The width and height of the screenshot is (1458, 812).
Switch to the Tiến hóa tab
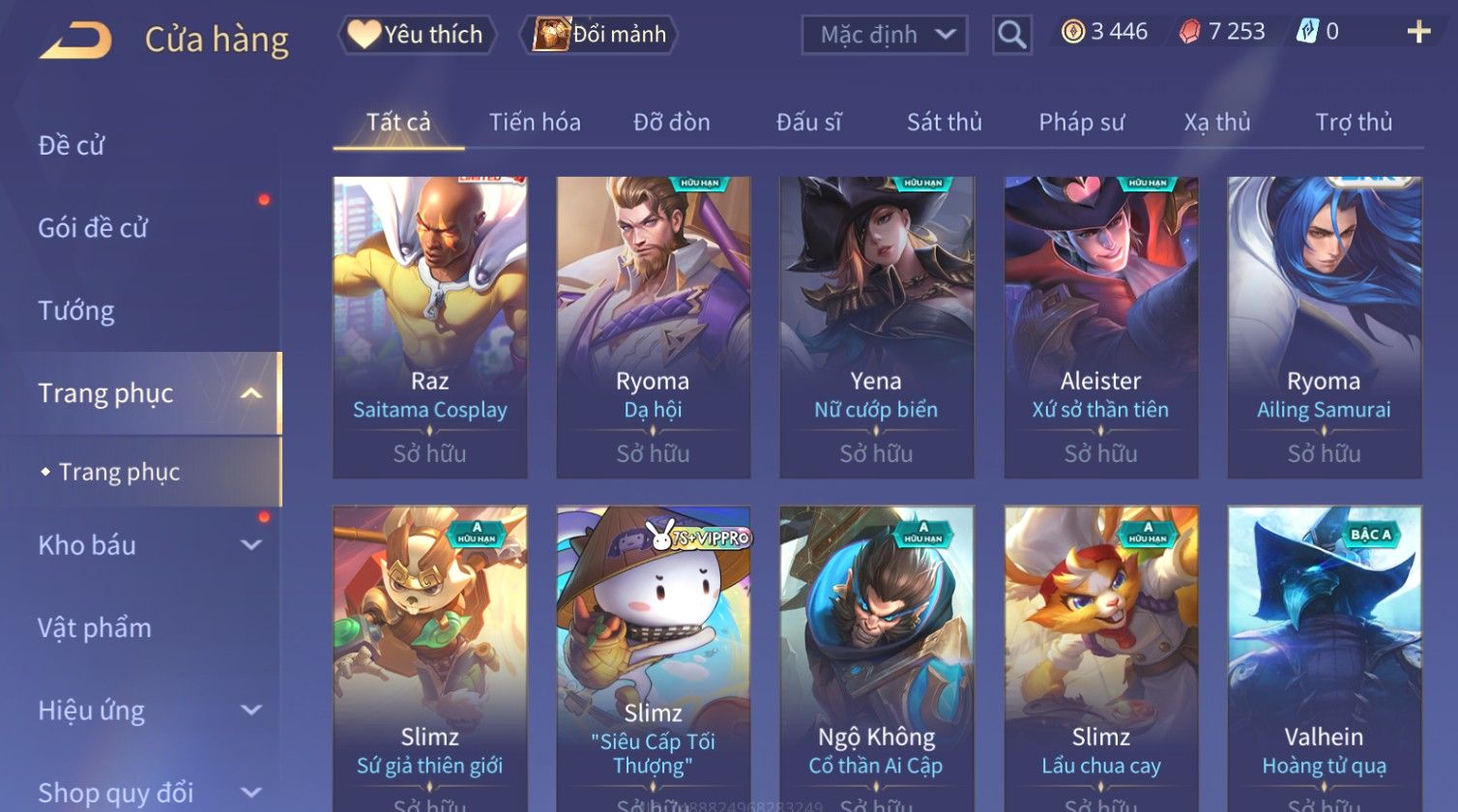click(535, 123)
